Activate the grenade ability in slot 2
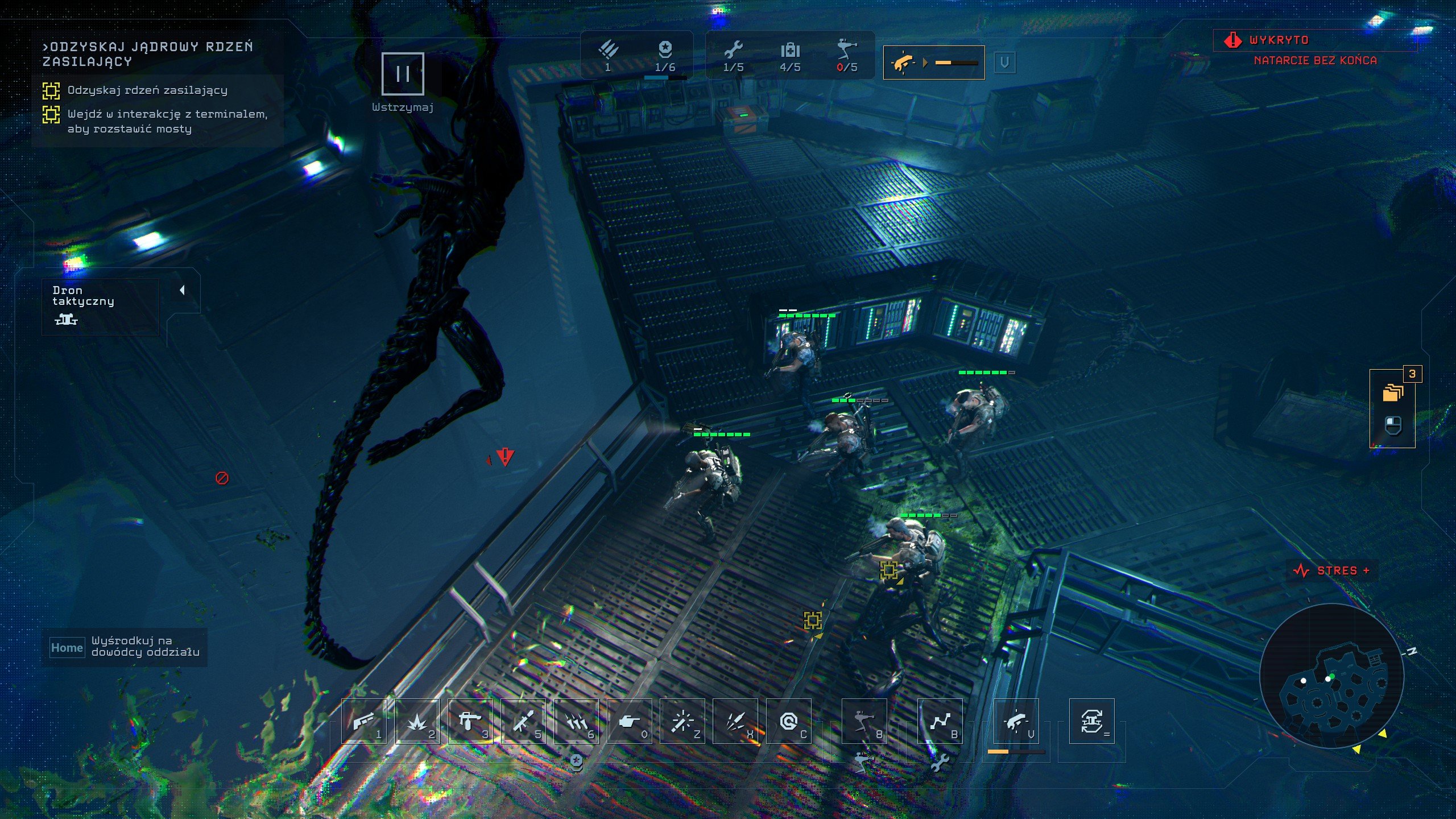The width and height of the screenshot is (1456, 819). (x=417, y=724)
